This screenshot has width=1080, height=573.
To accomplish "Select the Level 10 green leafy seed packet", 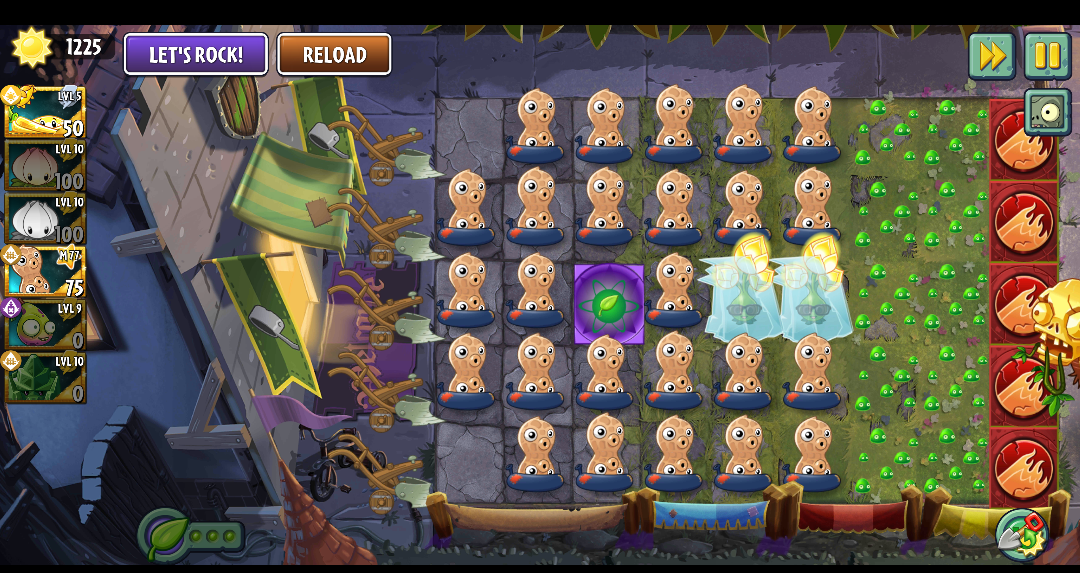I will click(x=45, y=377).
